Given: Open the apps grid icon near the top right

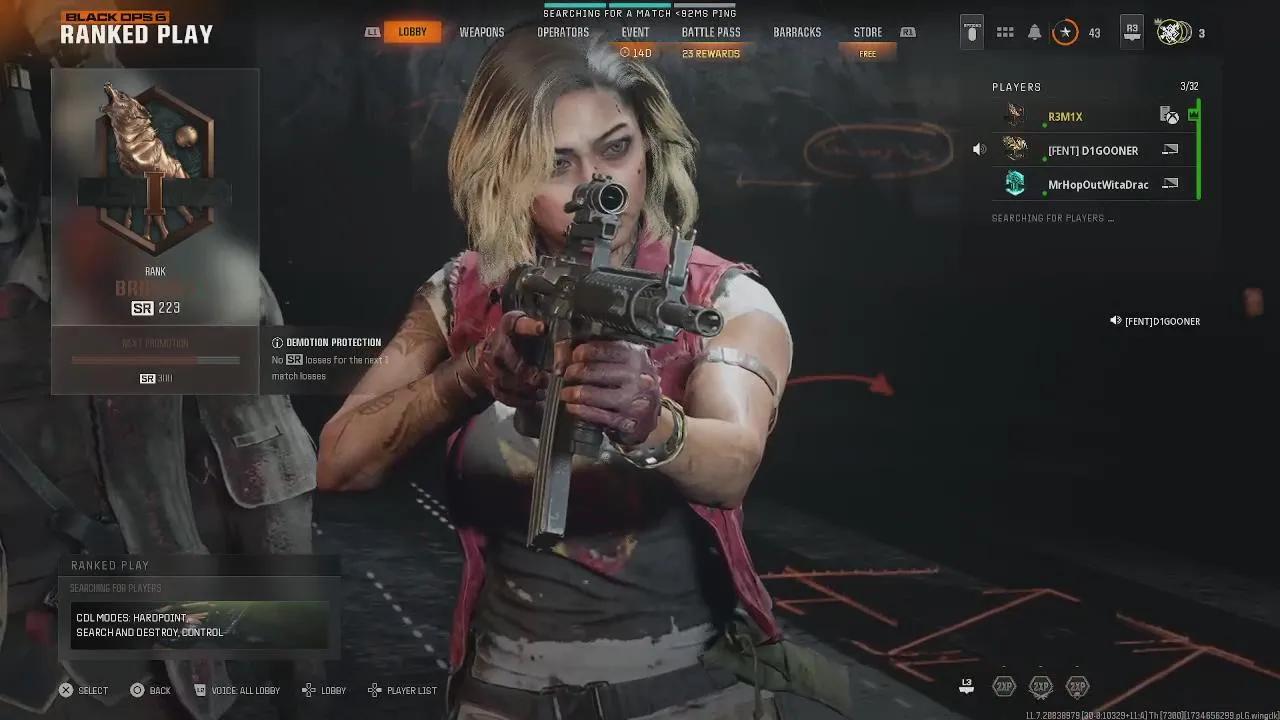Looking at the screenshot, I should click(1005, 32).
